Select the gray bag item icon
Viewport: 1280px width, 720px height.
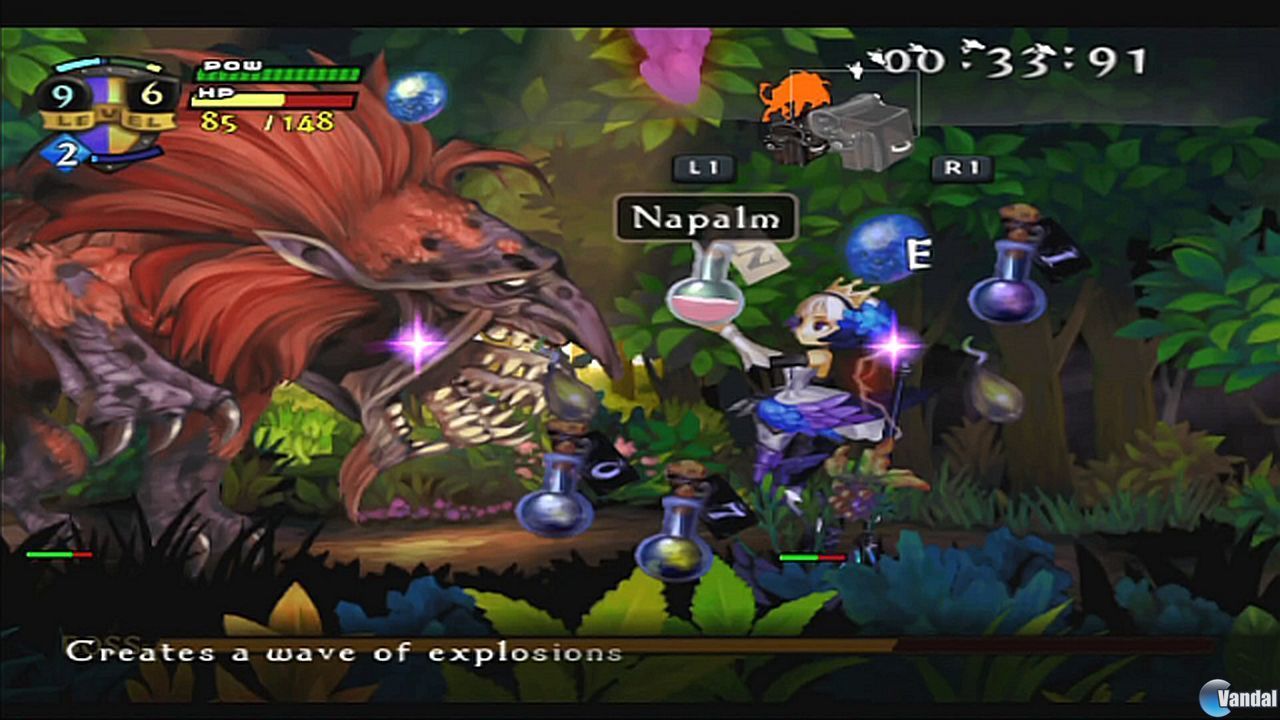[x=862, y=120]
